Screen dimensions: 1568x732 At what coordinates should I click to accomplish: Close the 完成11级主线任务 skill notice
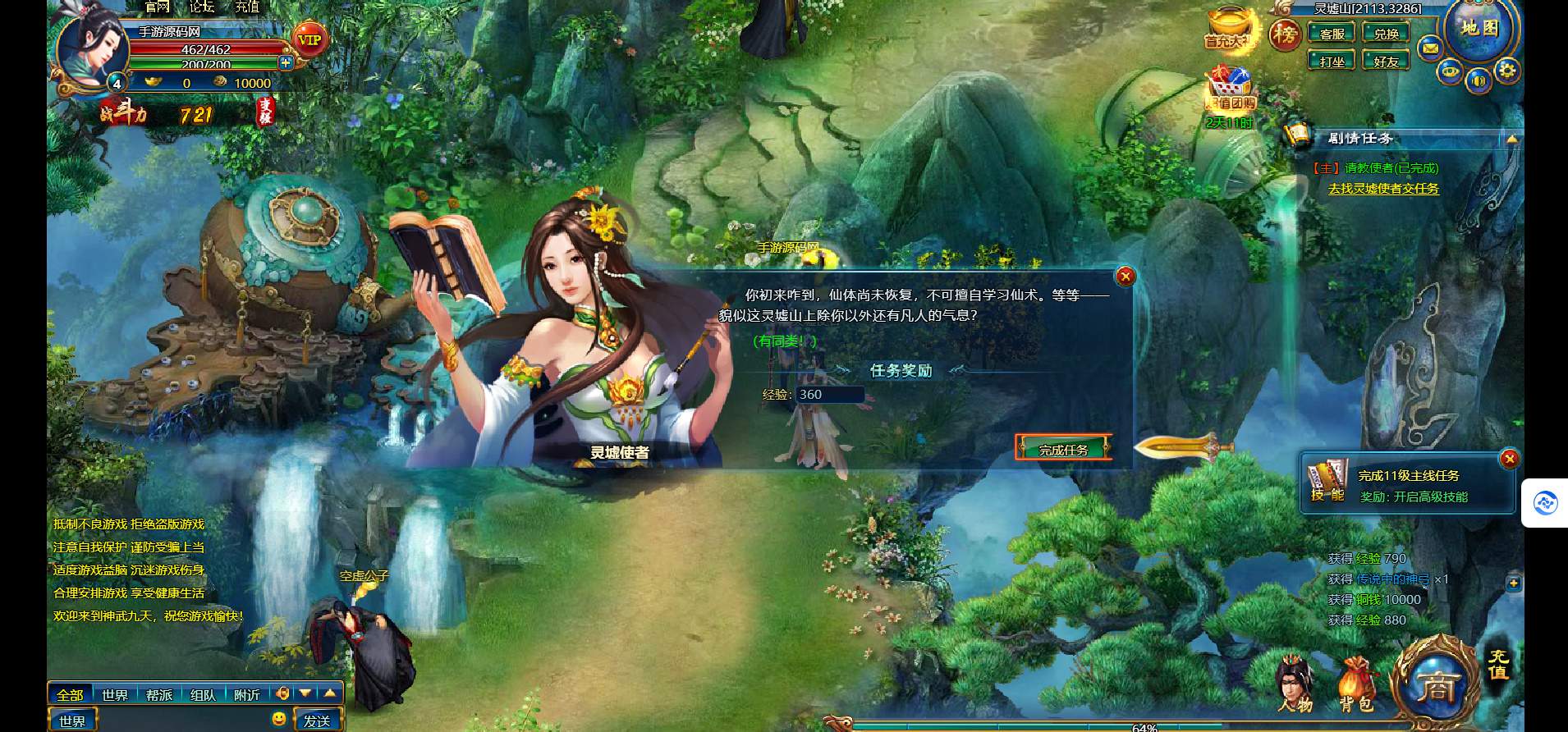coord(1509,459)
